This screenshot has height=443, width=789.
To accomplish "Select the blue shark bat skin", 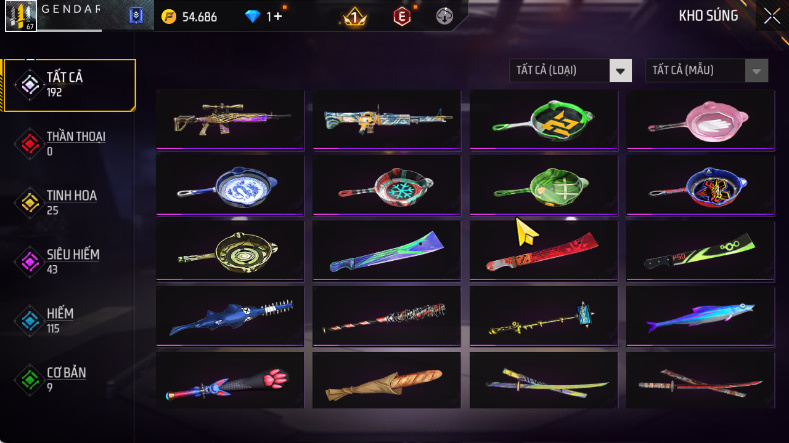I will [229, 315].
